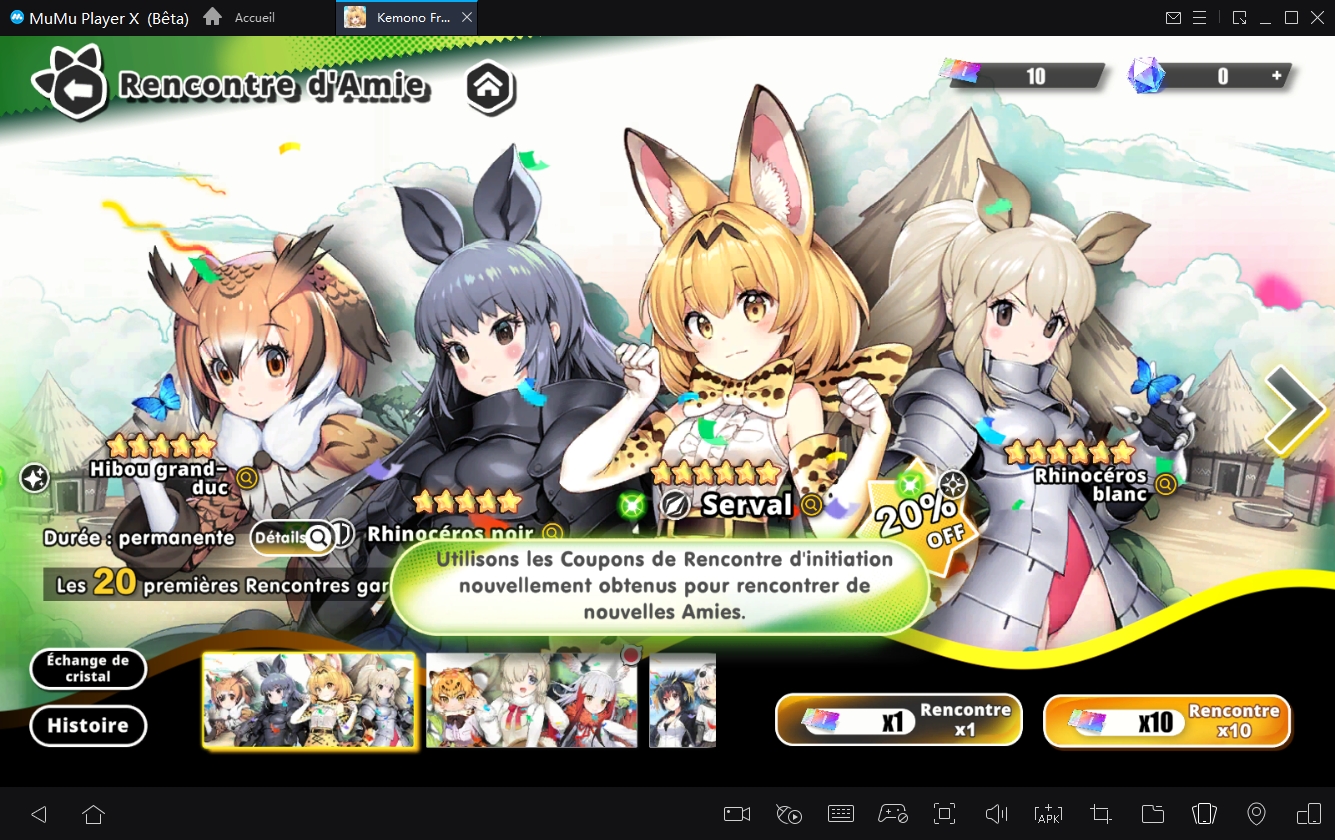Return home via the in-game home icon
The height and width of the screenshot is (840, 1335).
point(490,88)
